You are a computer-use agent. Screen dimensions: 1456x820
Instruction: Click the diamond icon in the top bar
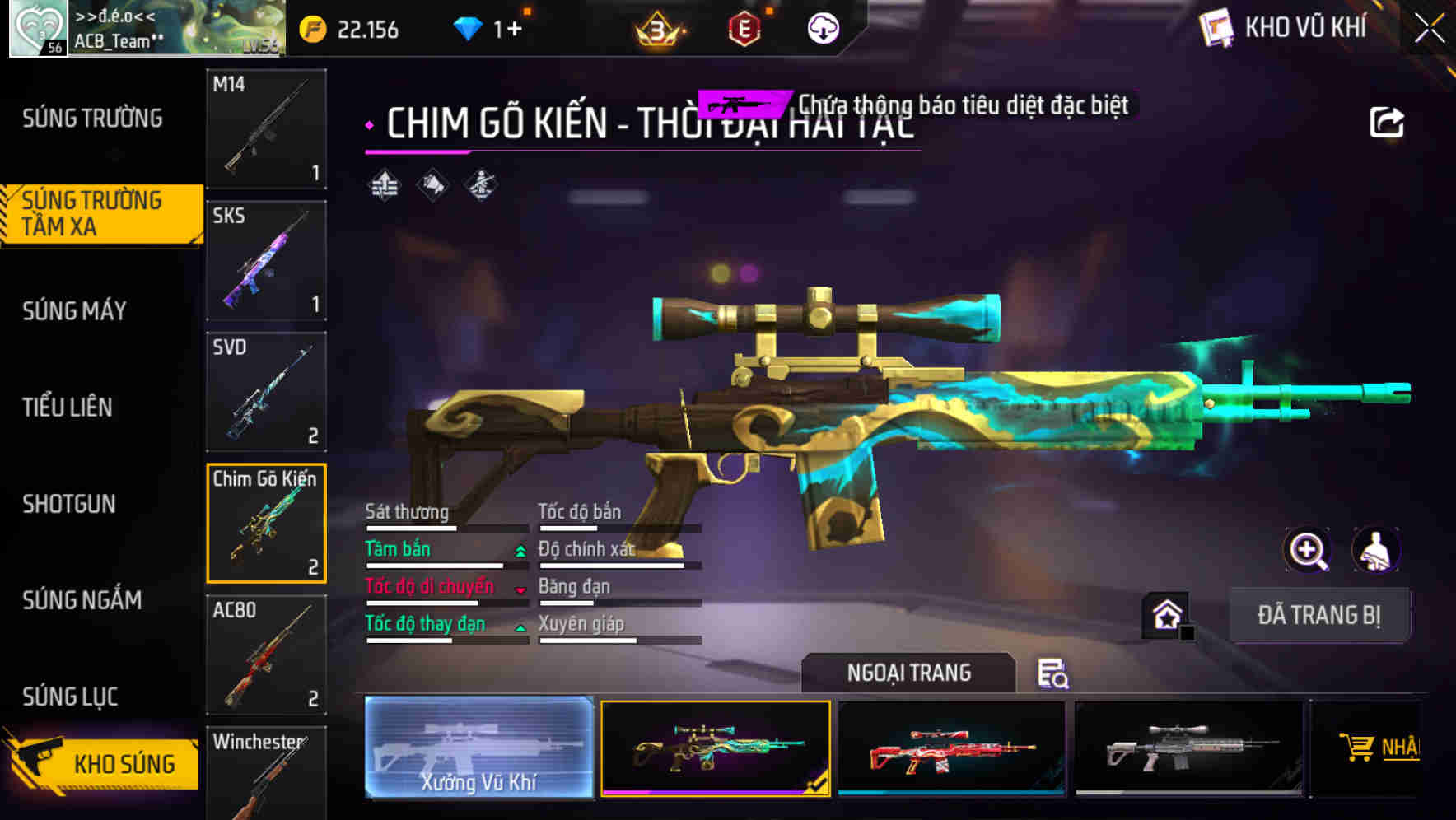coord(469,27)
